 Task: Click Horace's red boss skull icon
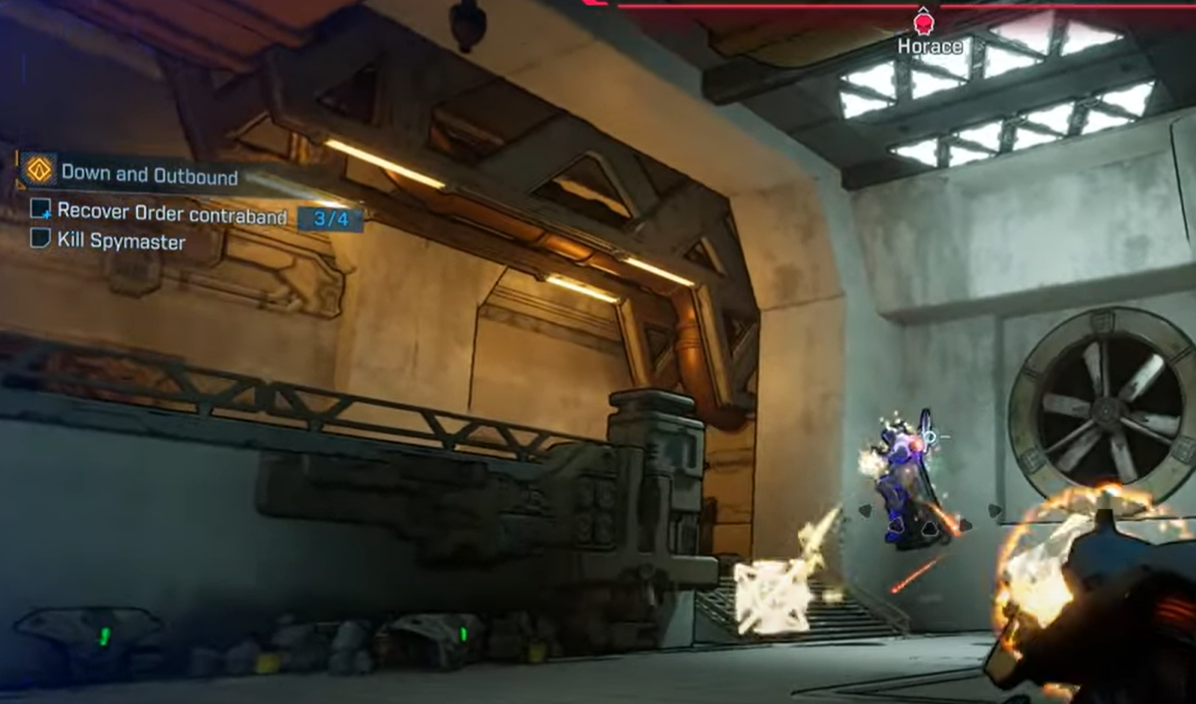tap(924, 22)
